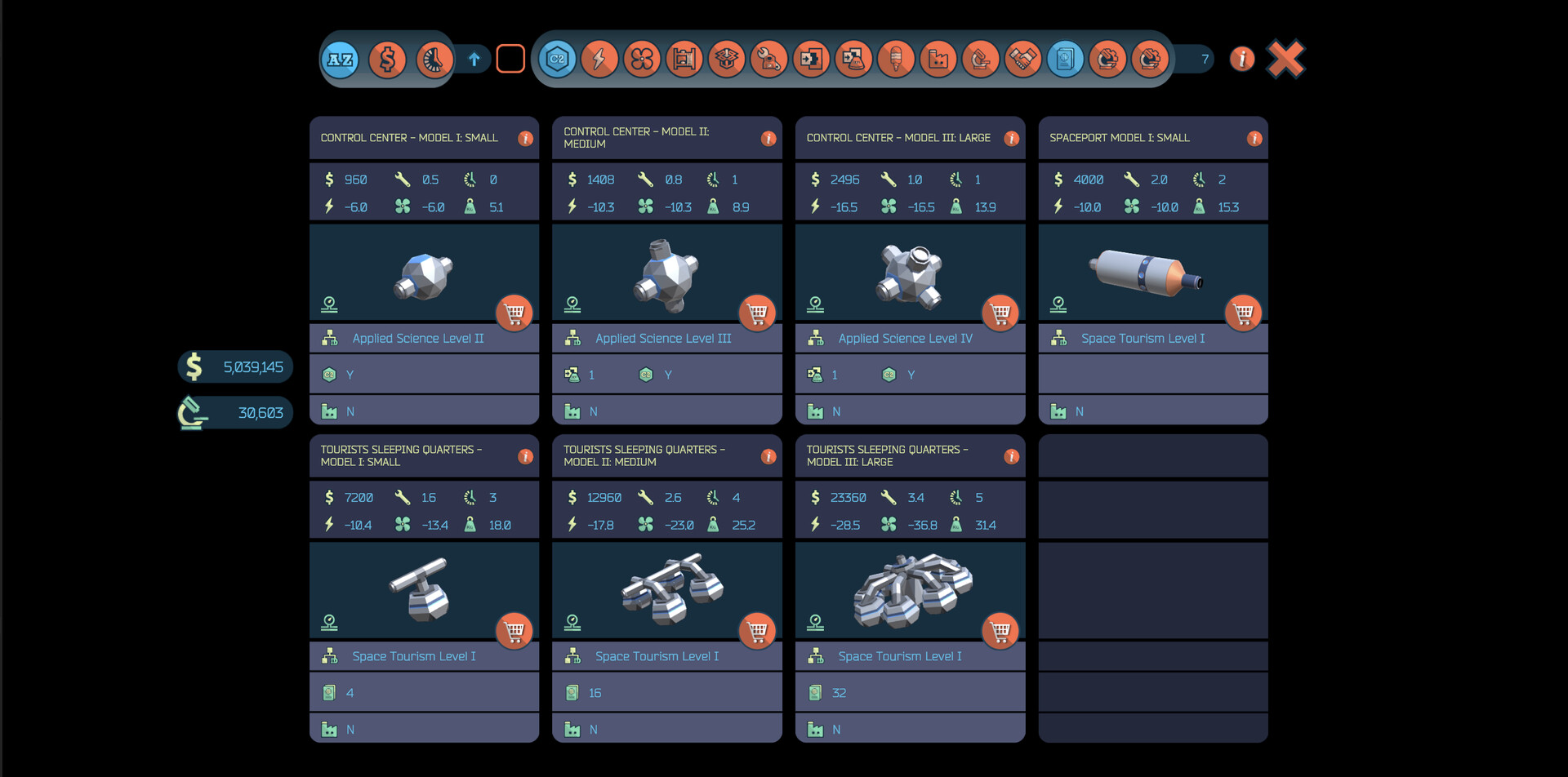Screen dimensions: 1568x777
Task: Toggle the C2 hexagon category filter
Action: [558, 59]
